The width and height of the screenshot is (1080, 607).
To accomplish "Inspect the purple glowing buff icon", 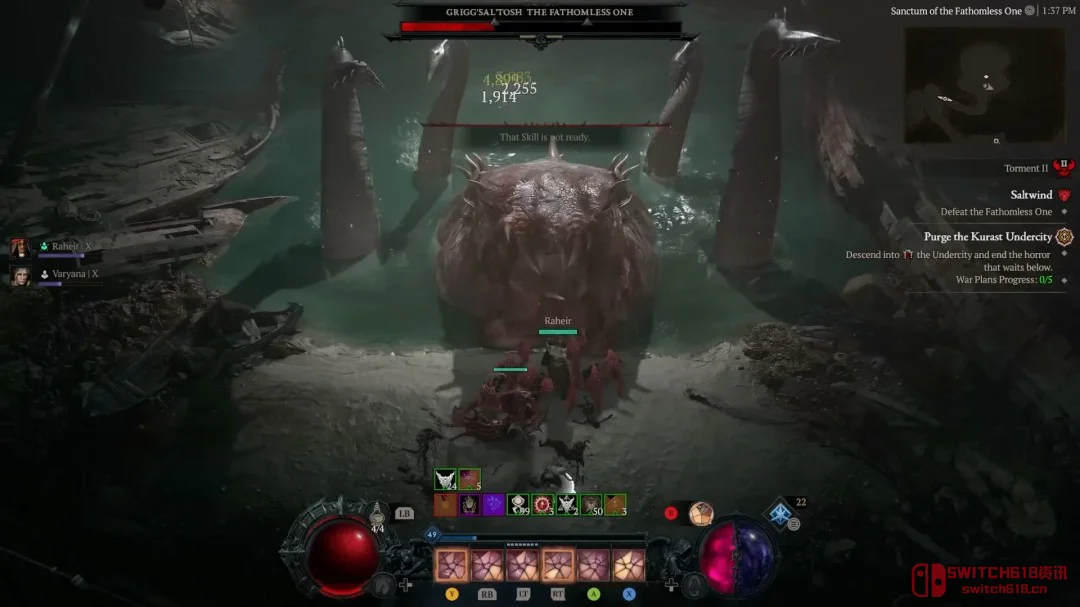I will (493, 505).
